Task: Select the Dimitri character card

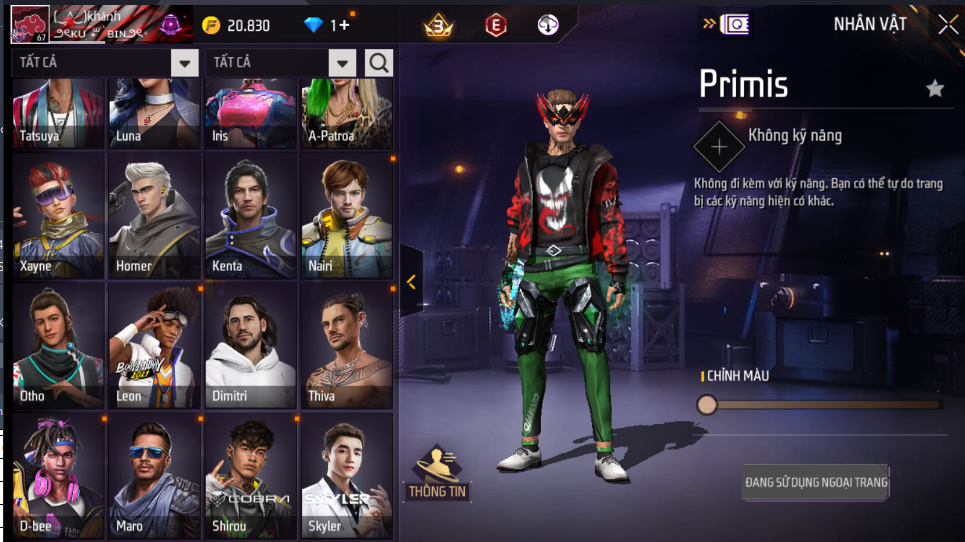Action: [x=250, y=345]
